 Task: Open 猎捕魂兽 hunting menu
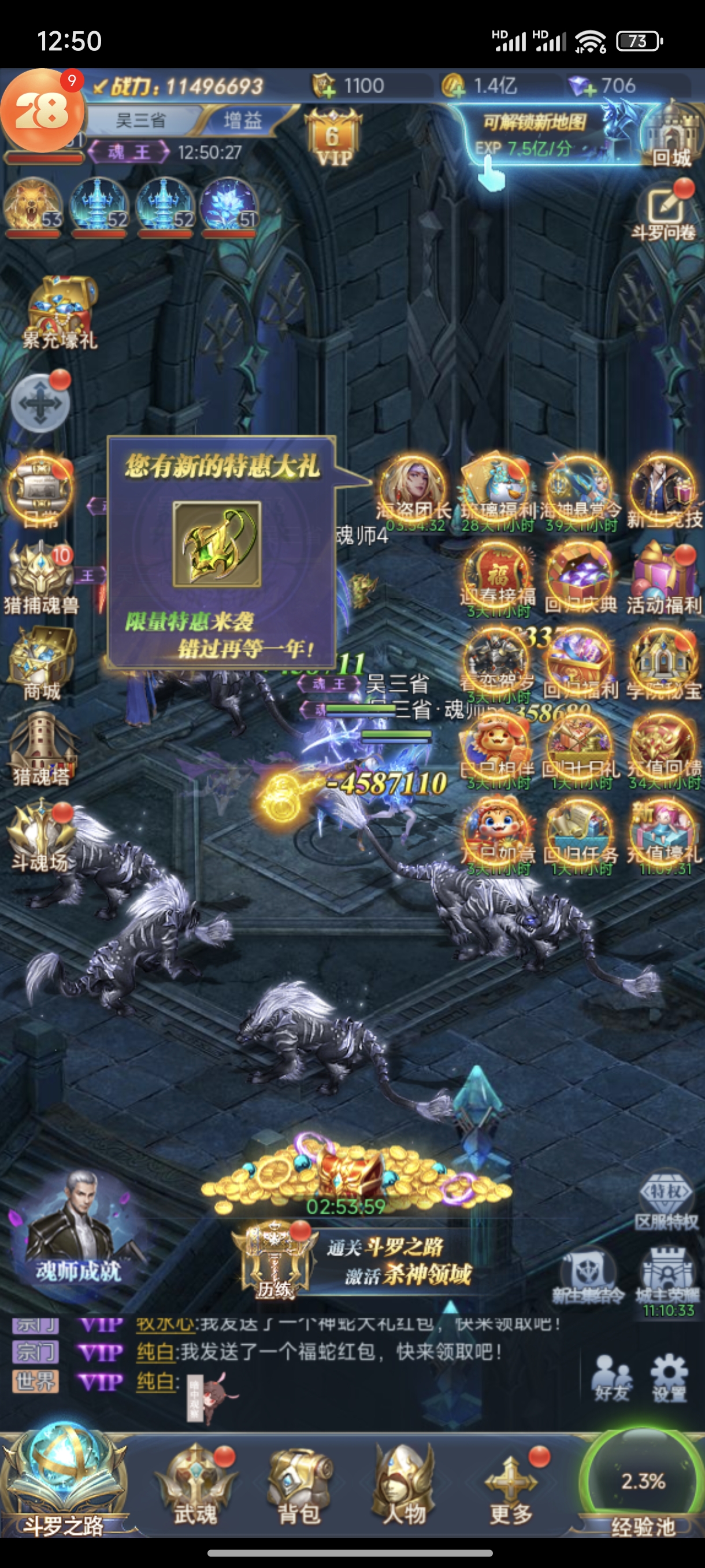coord(42,578)
